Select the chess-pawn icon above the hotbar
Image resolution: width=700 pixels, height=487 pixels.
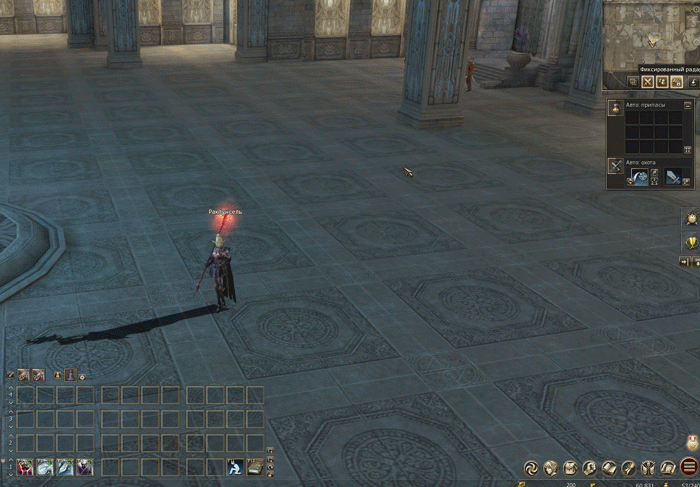(70, 375)
